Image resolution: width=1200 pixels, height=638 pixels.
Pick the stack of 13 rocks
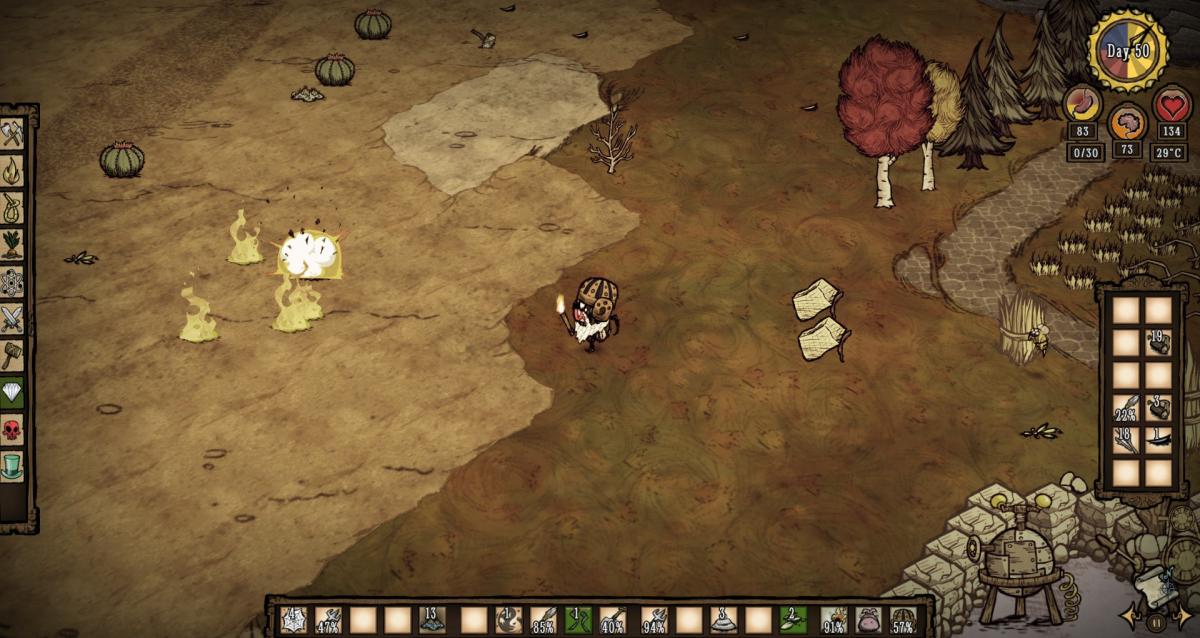pos(434,619)
